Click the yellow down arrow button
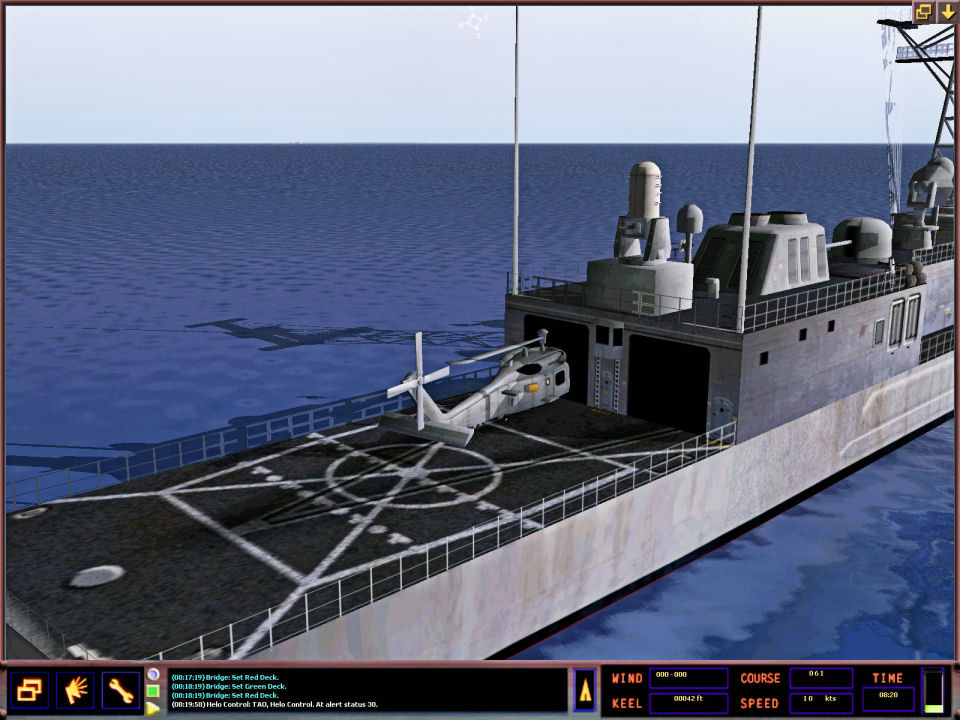This screenshot has width=960, height=720. pos(946,12)
